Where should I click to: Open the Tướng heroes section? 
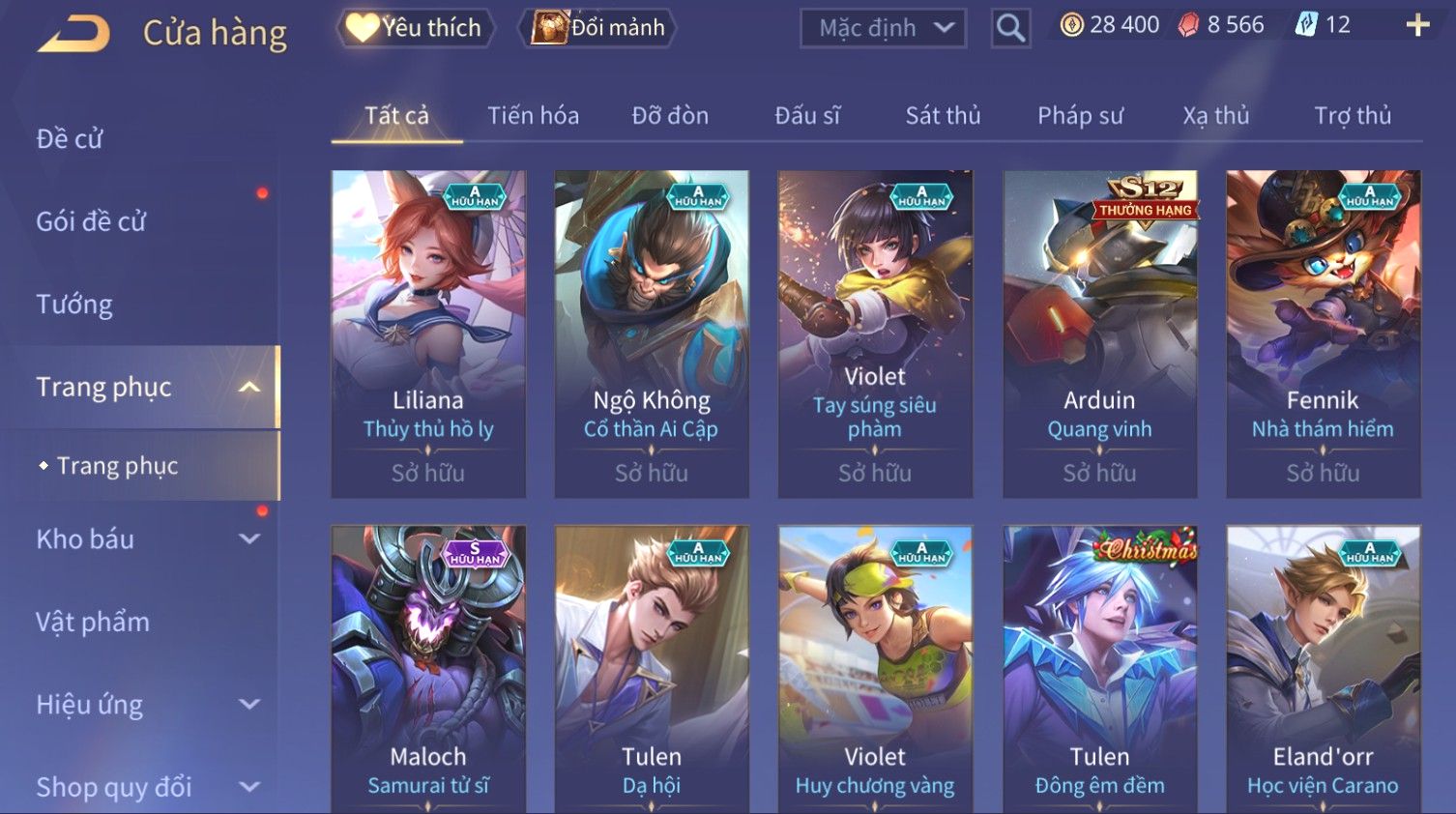74,305
